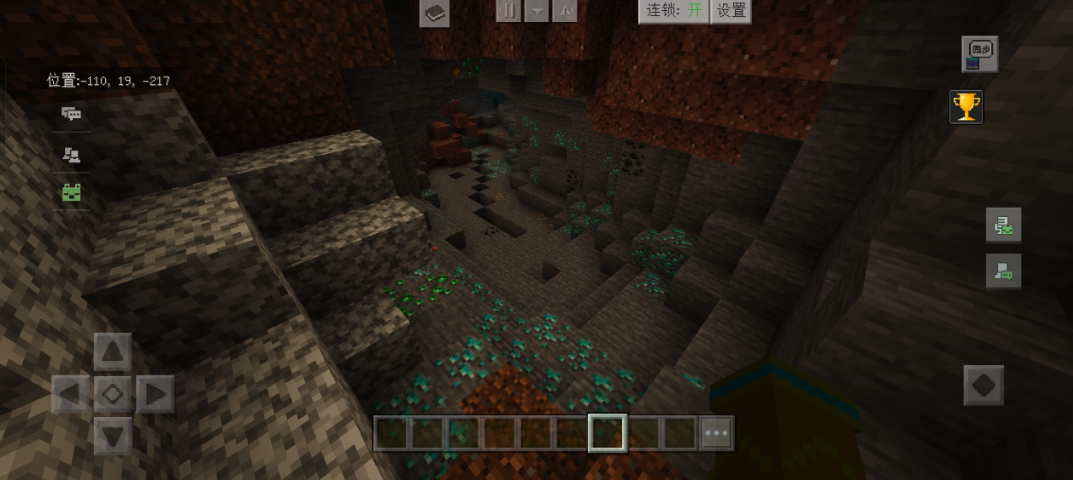Click the warning triangle button in top bar

pos(565,10)
